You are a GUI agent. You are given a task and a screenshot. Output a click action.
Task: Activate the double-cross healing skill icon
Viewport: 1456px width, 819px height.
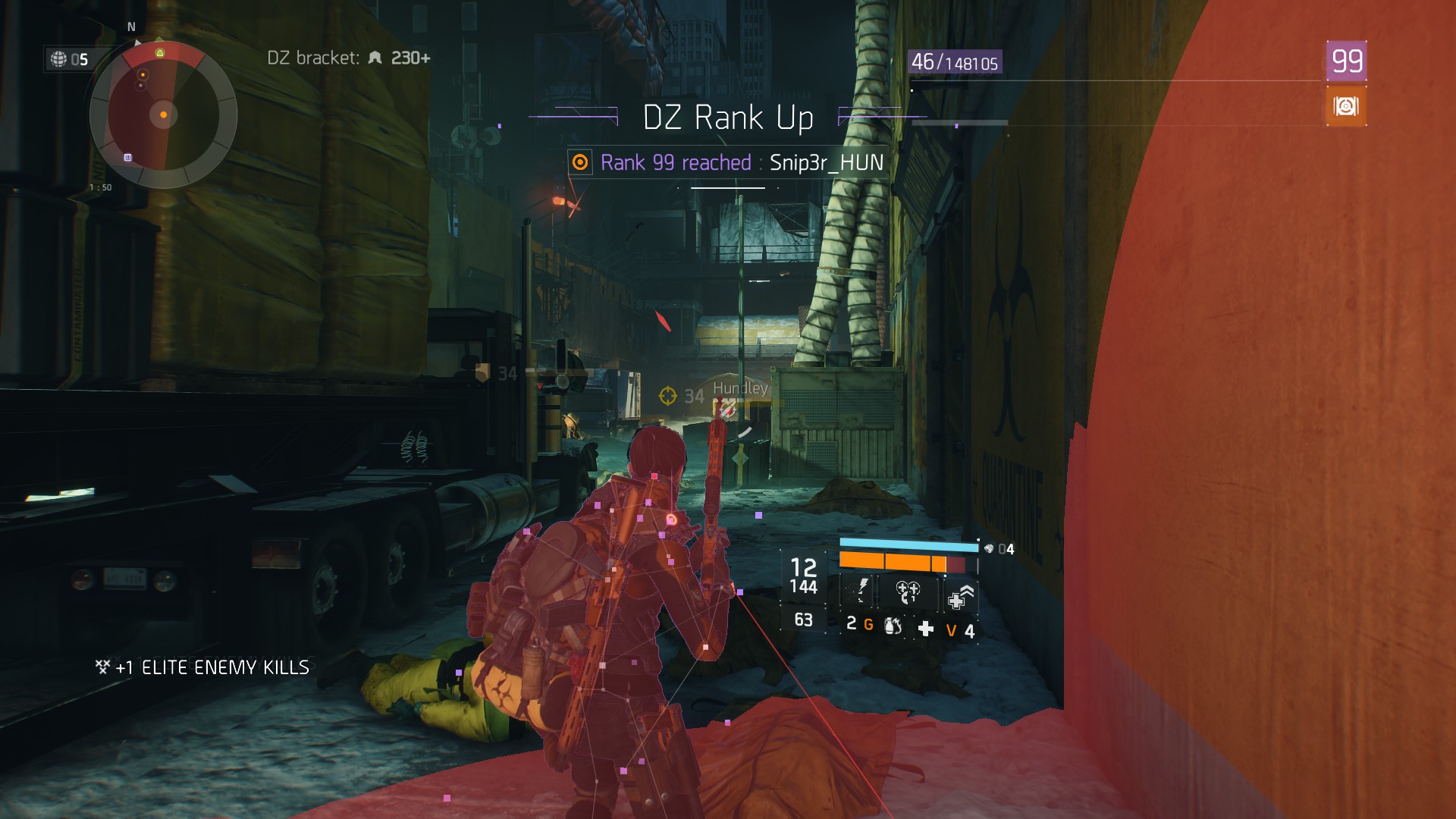[907, 591]
